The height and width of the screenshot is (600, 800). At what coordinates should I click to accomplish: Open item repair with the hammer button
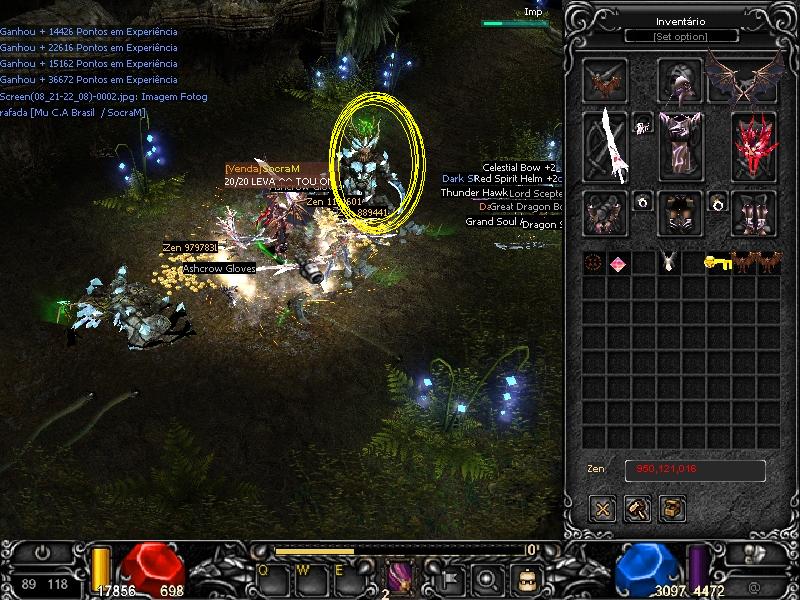(x=638, y=508)
